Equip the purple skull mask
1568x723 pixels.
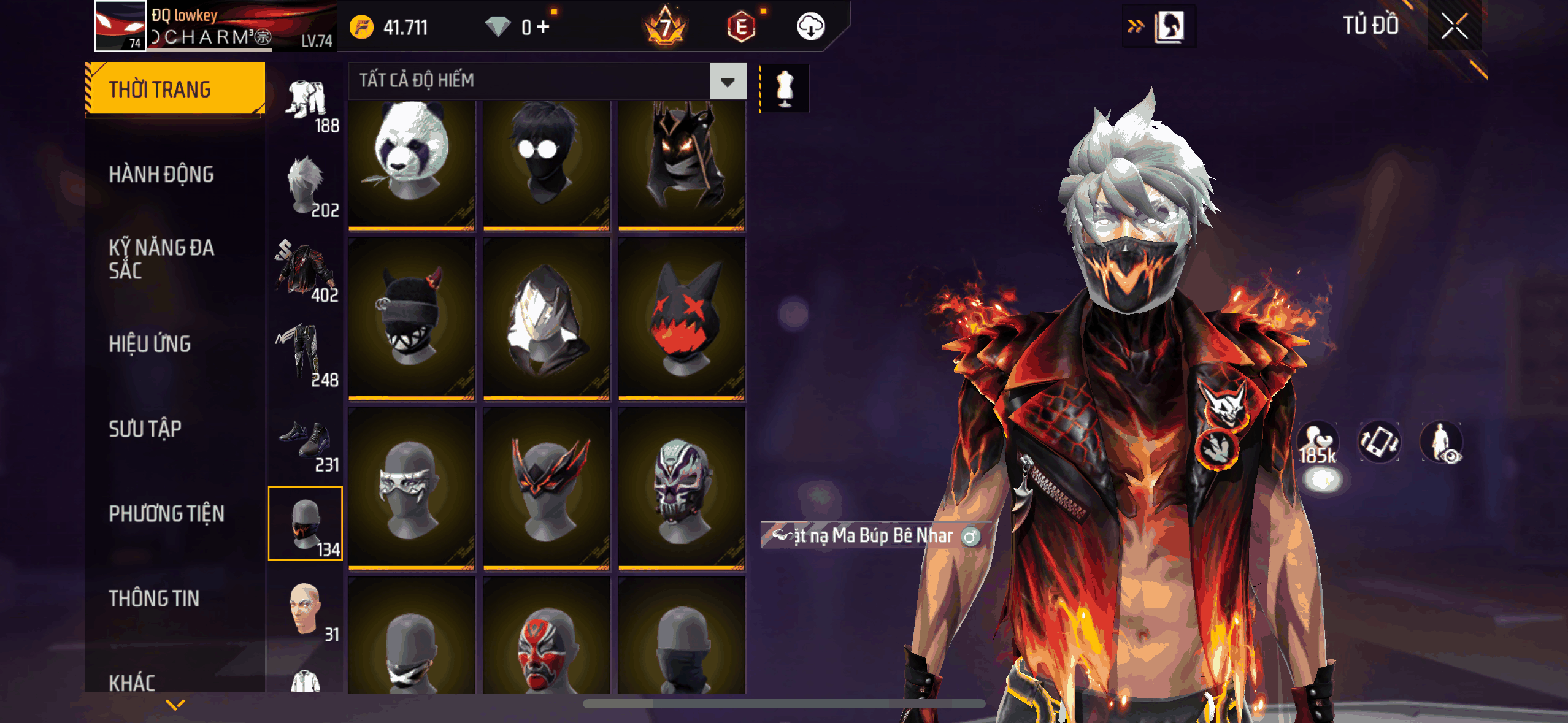click(x=682, y=489)
